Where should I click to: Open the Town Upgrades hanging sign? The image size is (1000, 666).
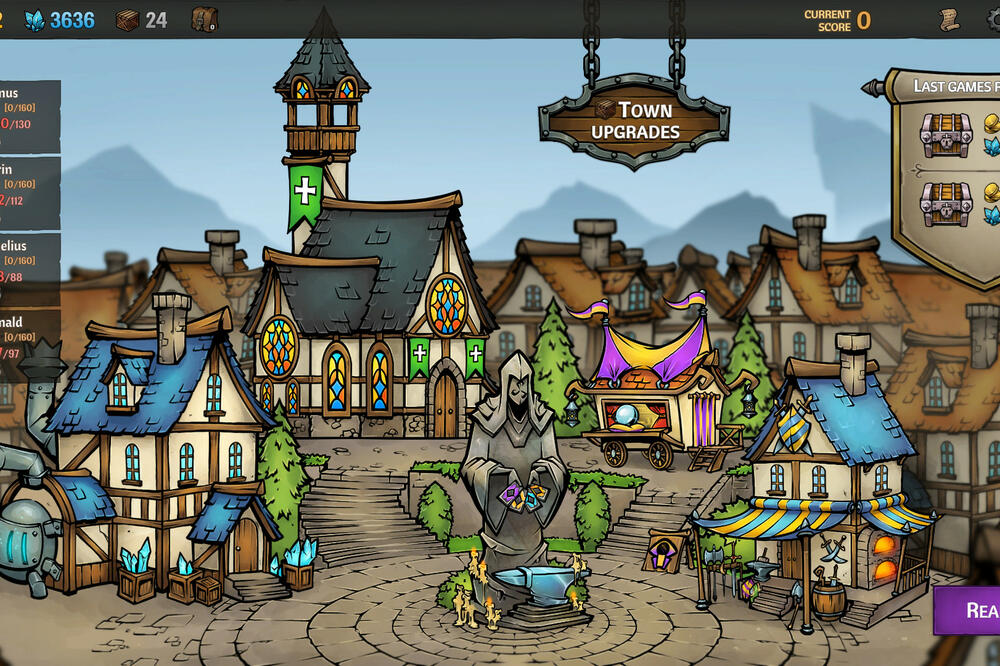point(635,120)
